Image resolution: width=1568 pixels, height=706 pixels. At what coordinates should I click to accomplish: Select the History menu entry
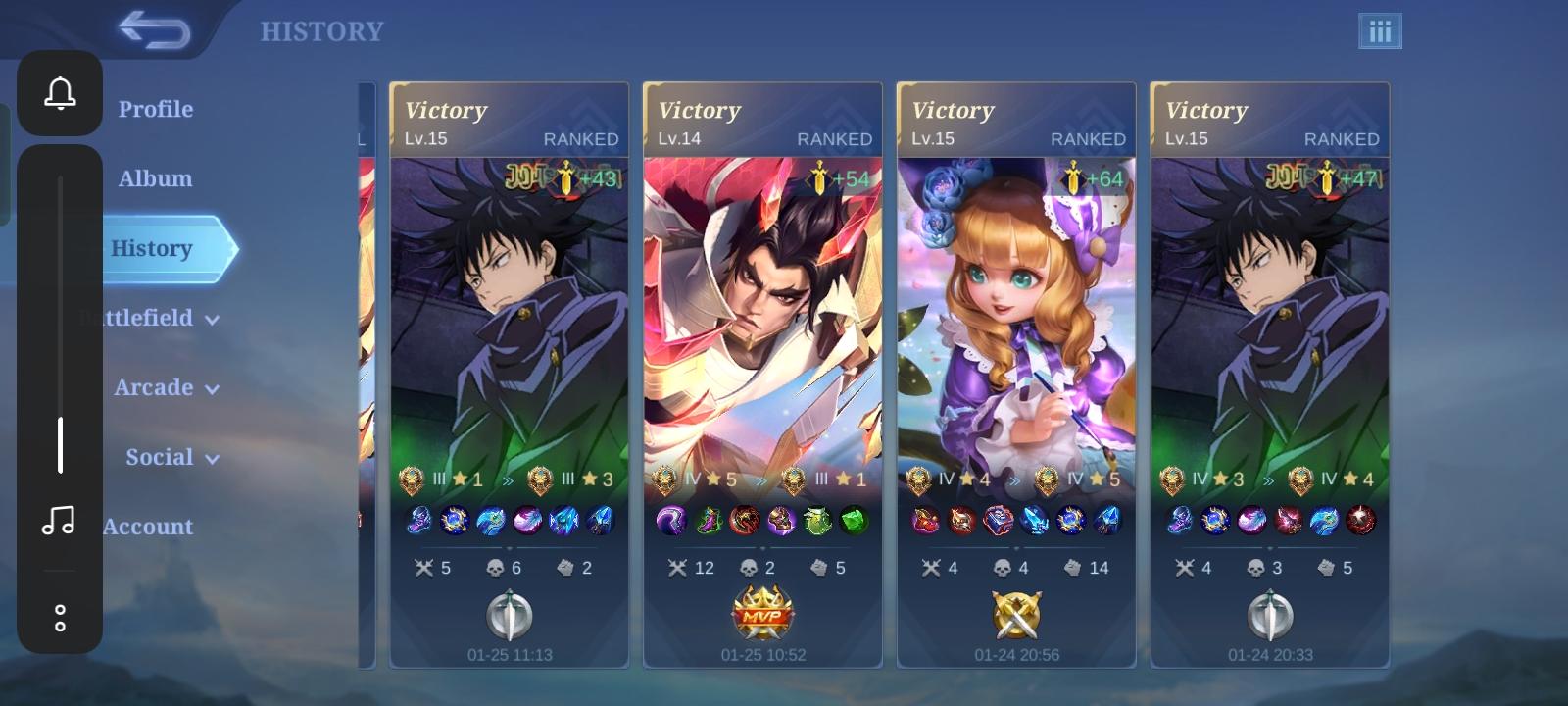152,248
